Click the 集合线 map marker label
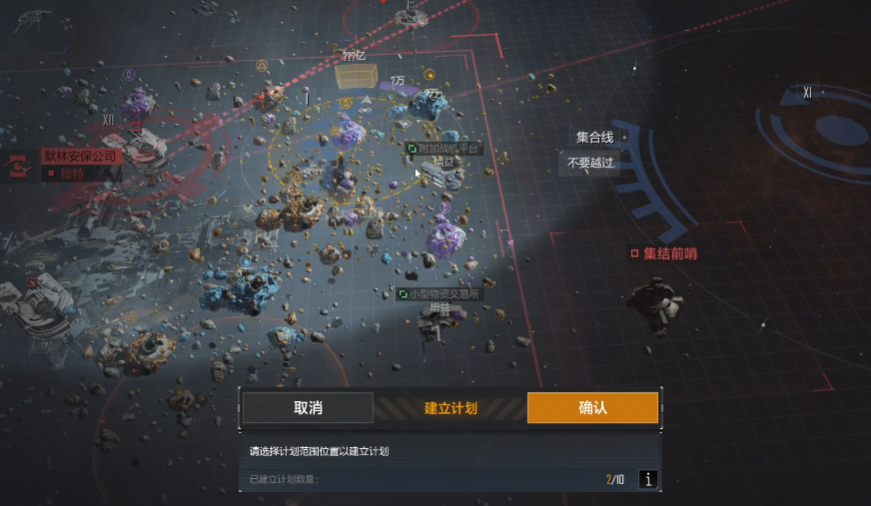871x506 pixels. point(594,138)
